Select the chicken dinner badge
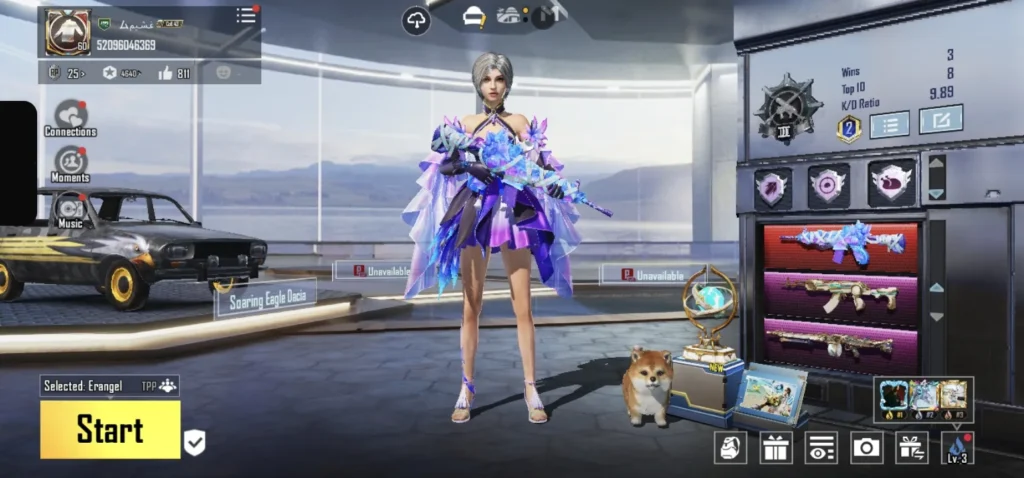The width and height of the screenshot is (1024, 478). (x=892, y=183)
